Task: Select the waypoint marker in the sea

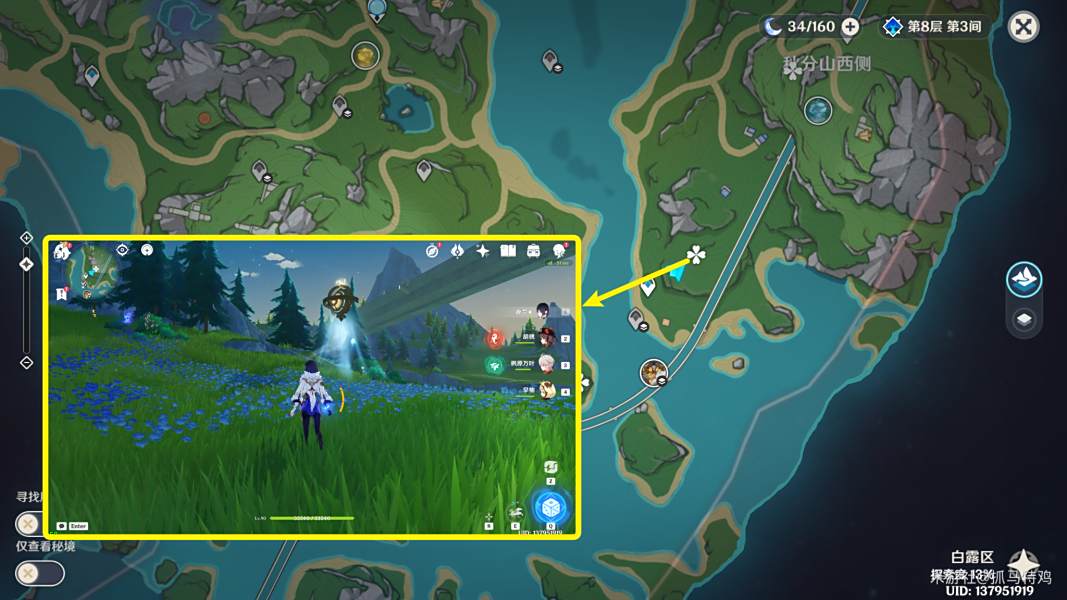Action: coord(551,61)
